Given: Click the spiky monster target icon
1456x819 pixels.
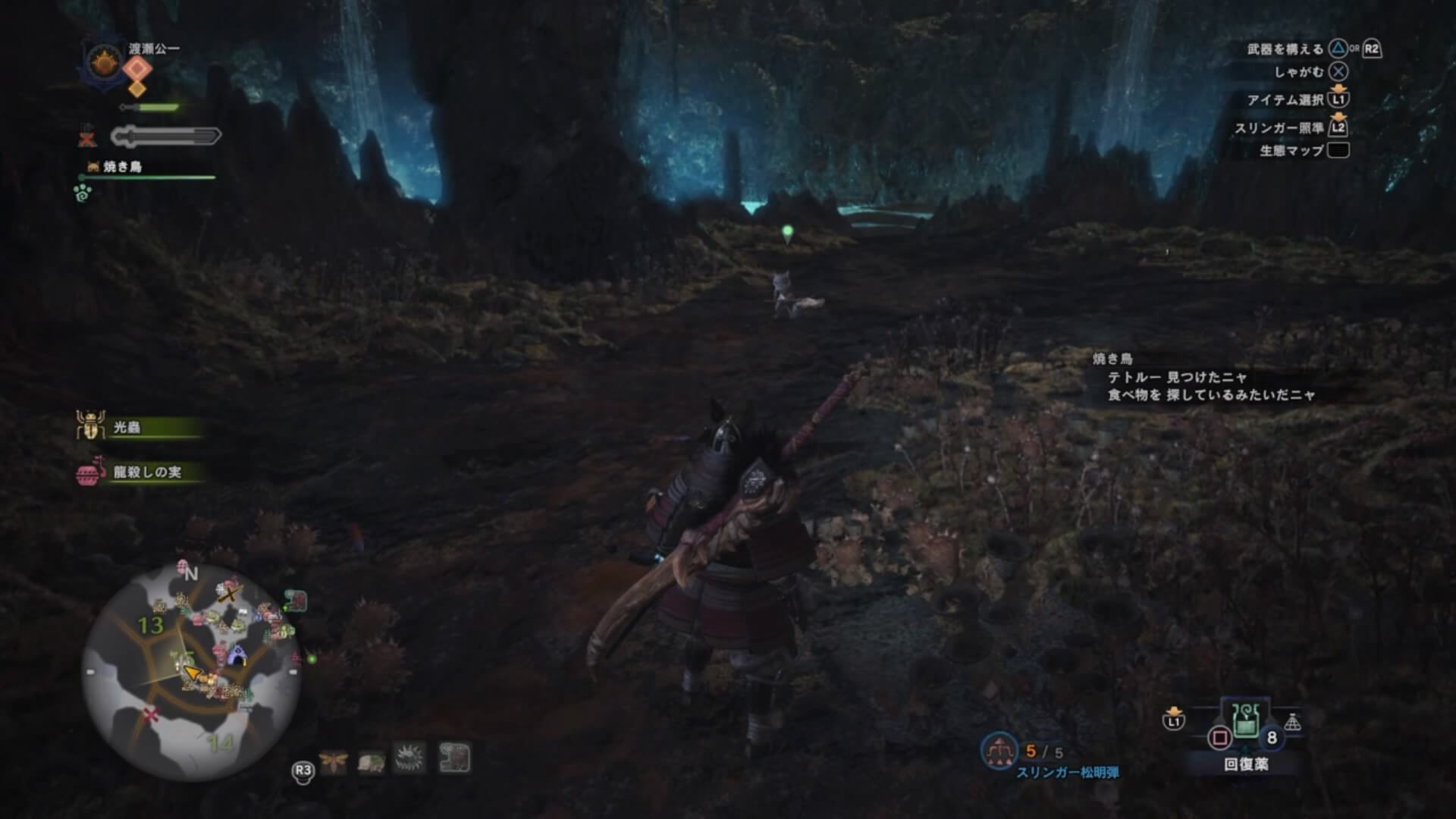Looking at the screenshot, I should (410, 758).
